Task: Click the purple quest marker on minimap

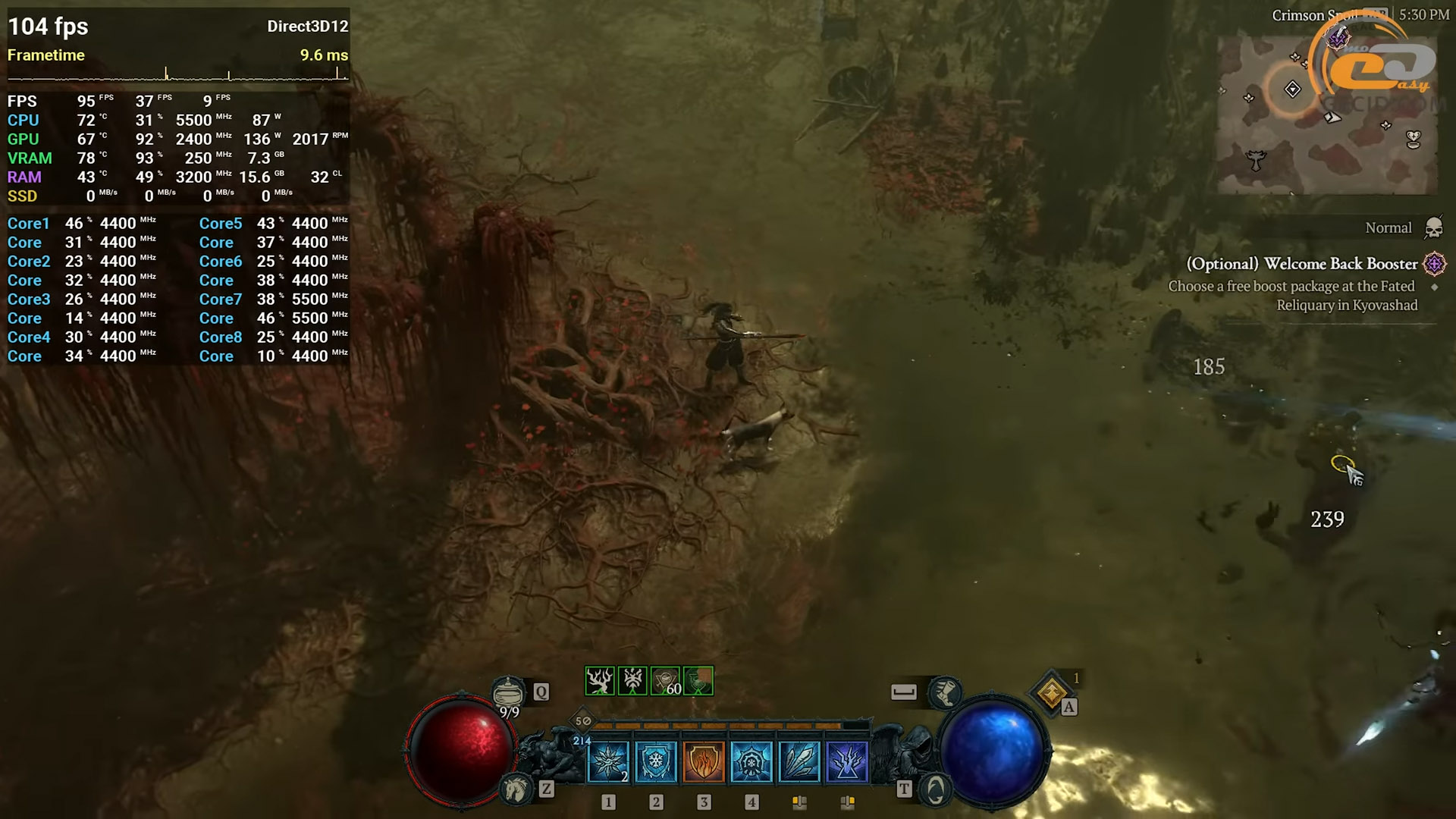Action: pos(1338,36)
